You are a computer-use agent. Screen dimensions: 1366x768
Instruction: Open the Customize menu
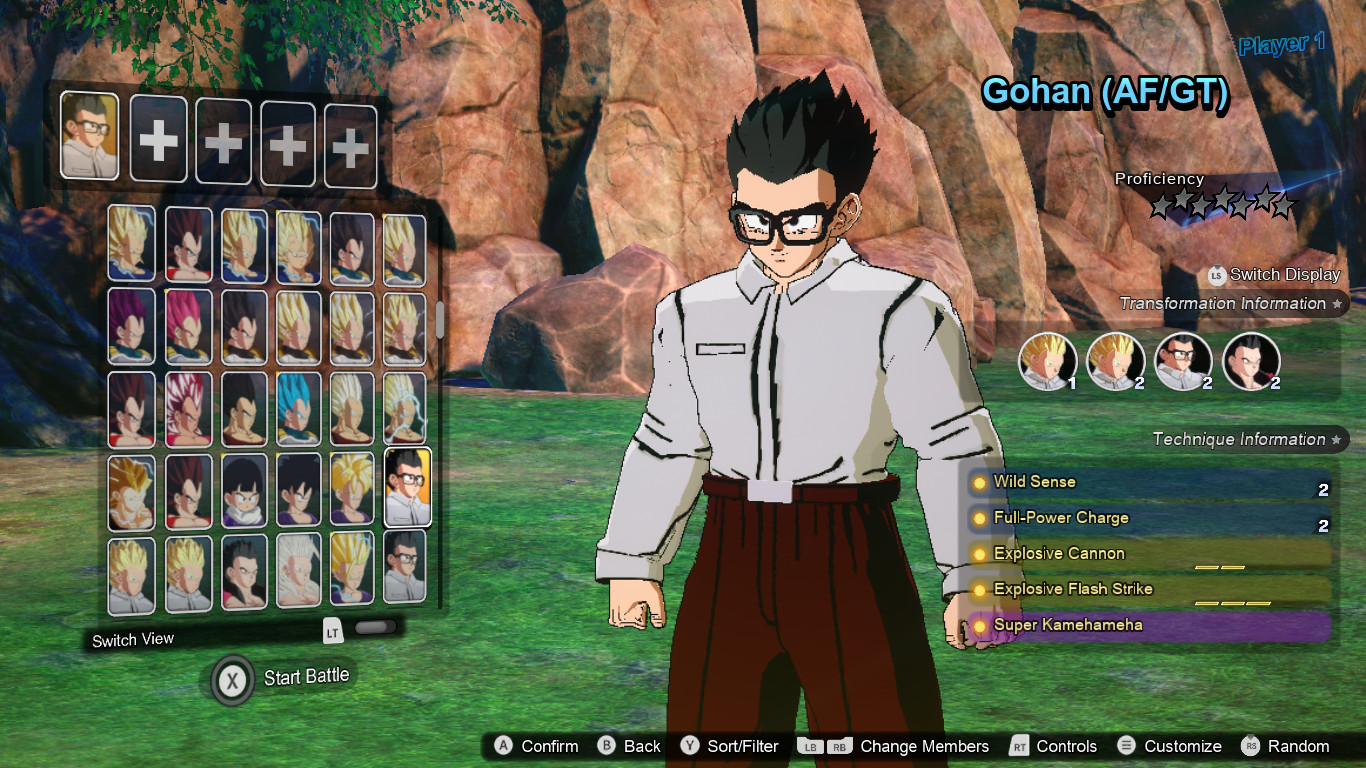tap(1172, 746)
